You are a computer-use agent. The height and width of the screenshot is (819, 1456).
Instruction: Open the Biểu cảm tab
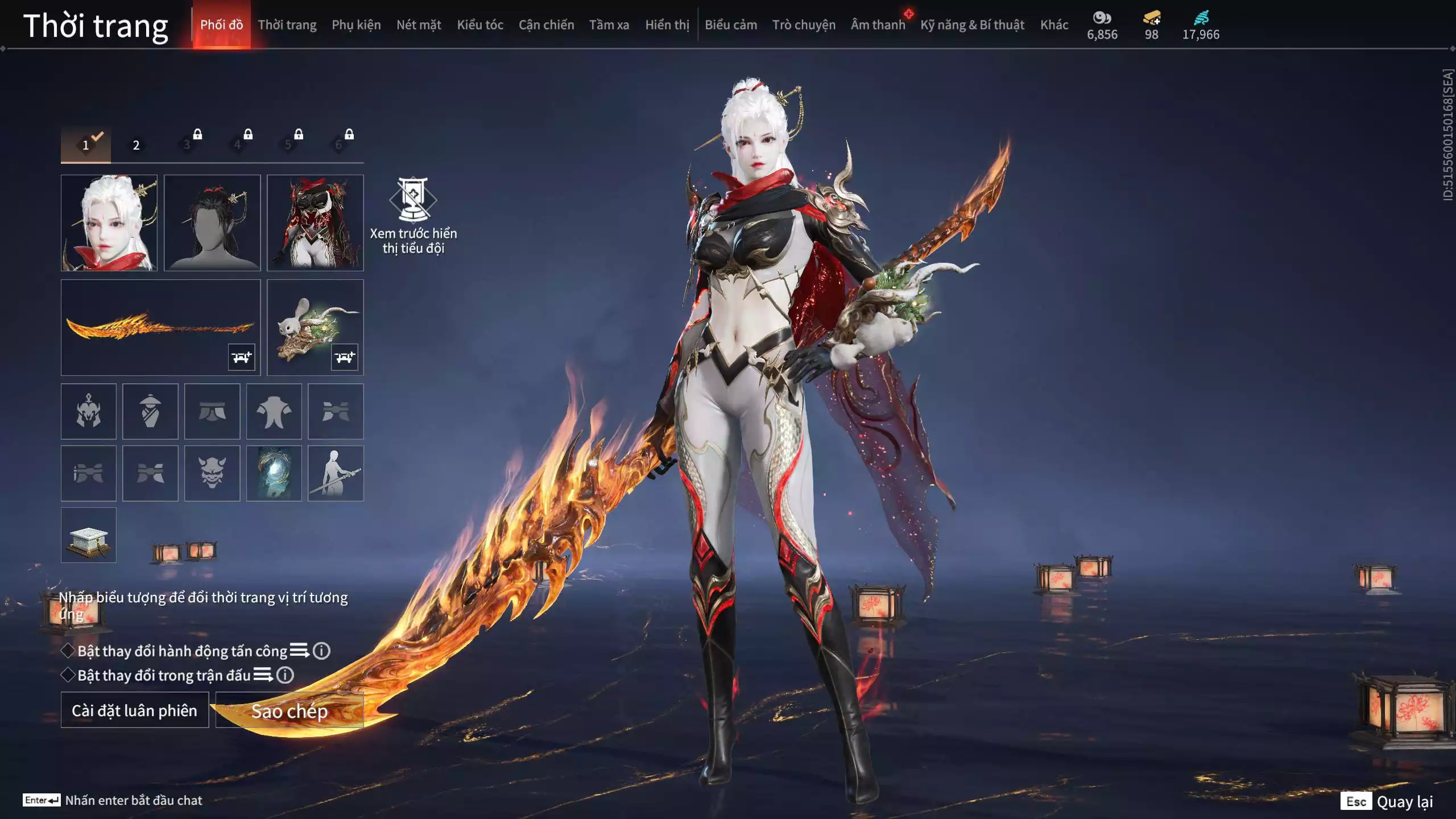[x=731, y=25]
